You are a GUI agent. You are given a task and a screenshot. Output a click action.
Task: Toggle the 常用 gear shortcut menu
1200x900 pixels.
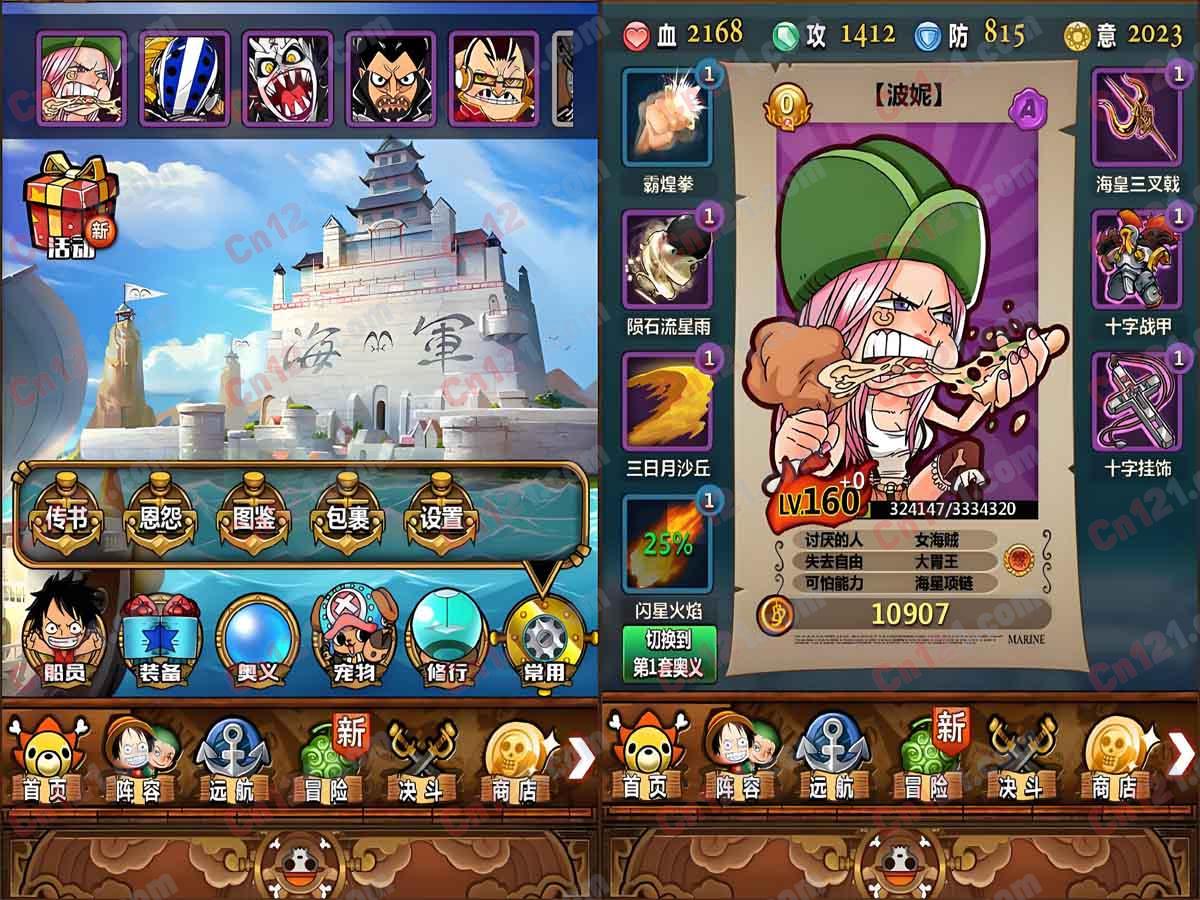pos(544,637)
